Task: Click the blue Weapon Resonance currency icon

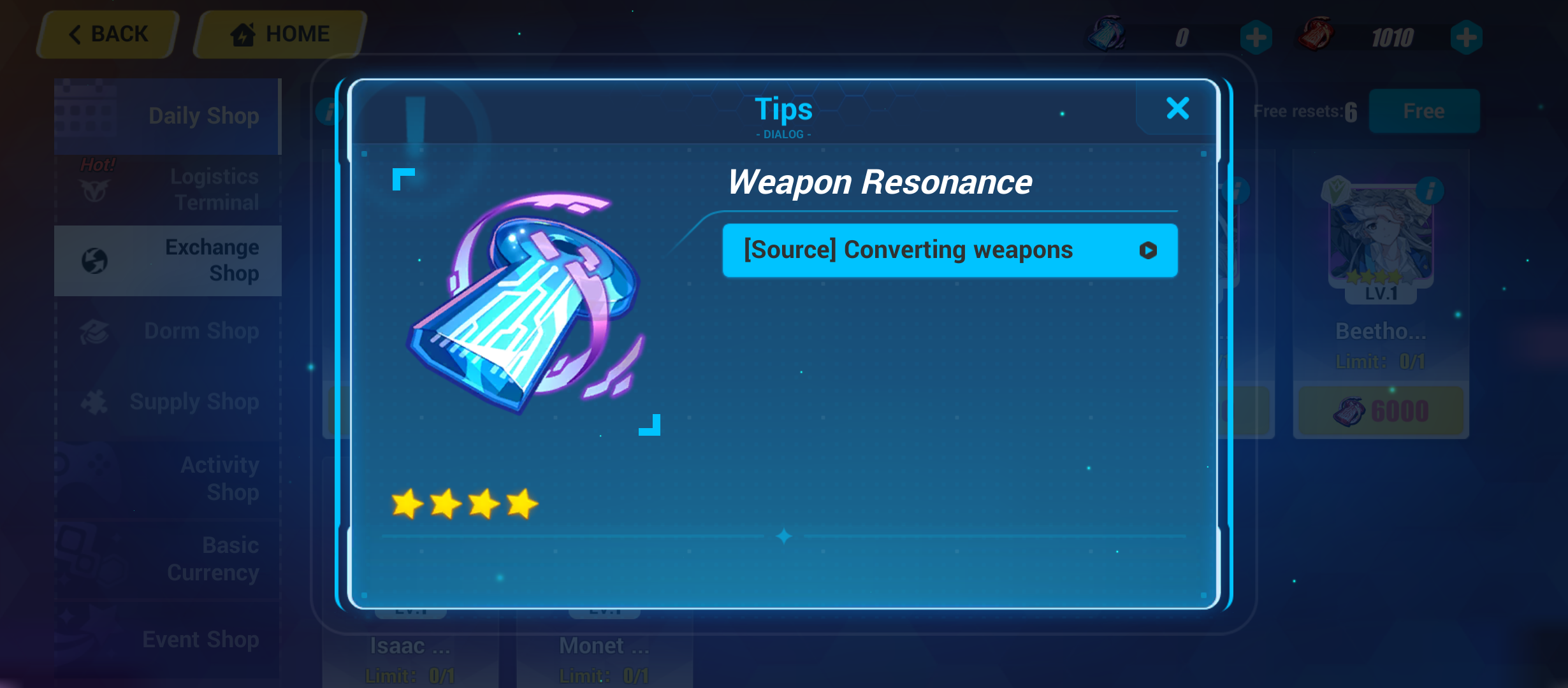Action: pyautogui.click(x=1106, y=36)
